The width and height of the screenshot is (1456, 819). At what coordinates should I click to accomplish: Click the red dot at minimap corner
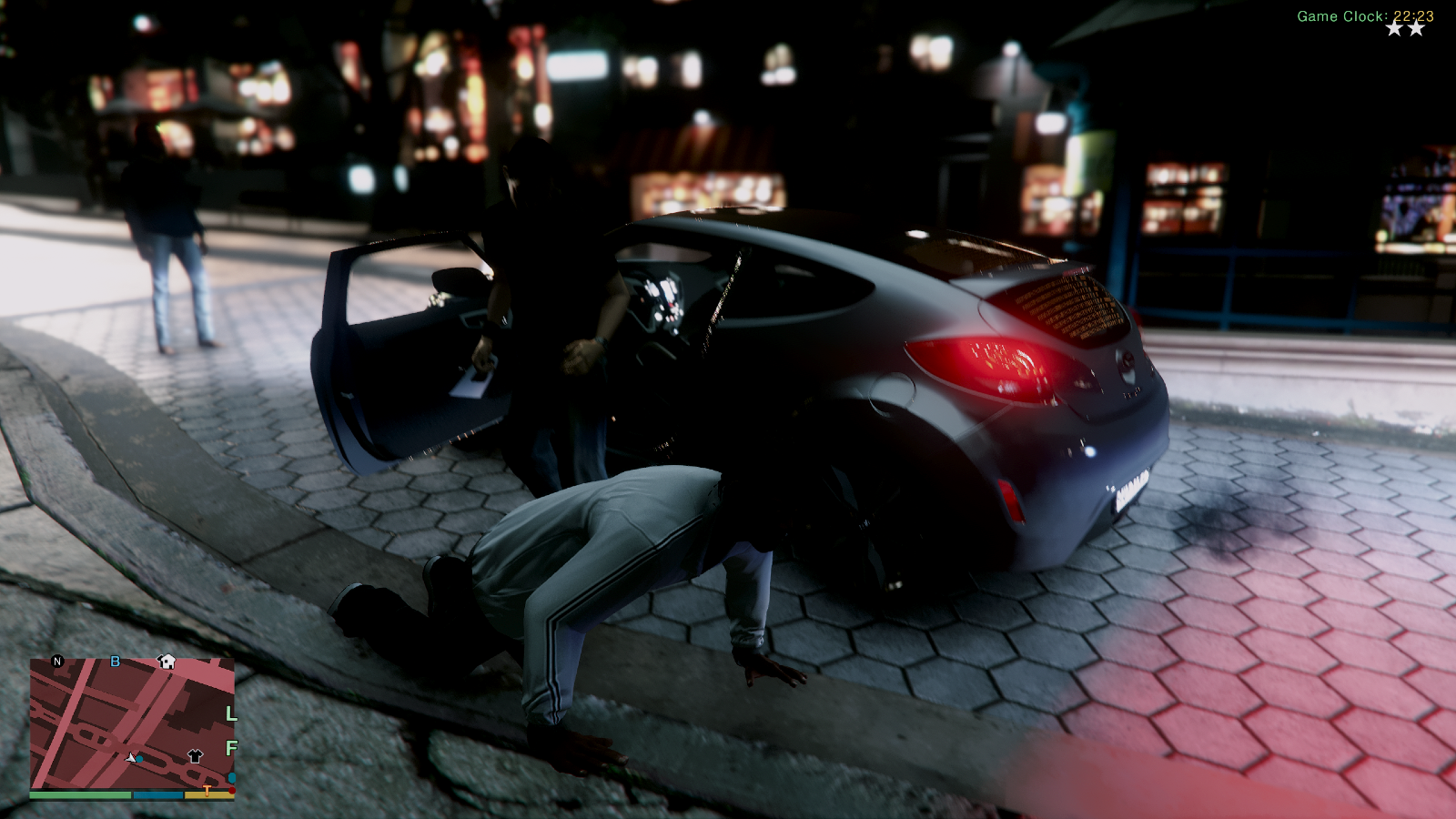click(233, 791)
